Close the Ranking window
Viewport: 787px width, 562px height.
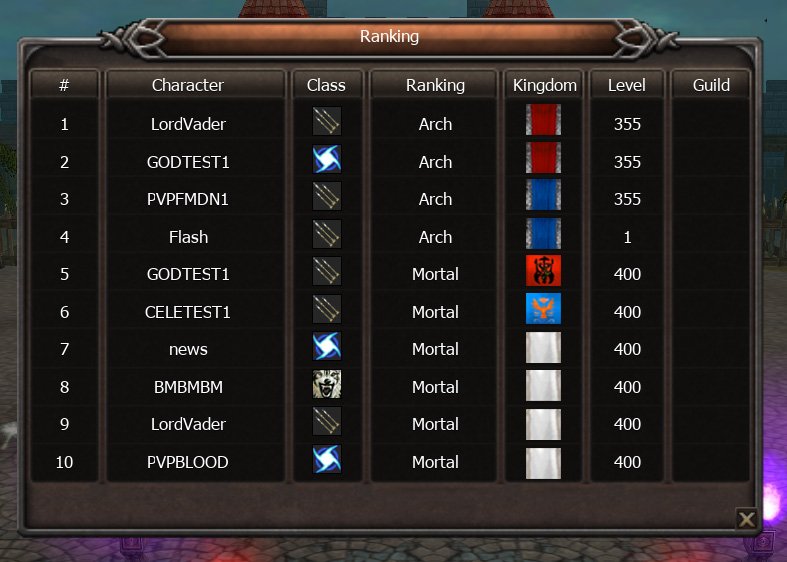click(x=746, y=518)
